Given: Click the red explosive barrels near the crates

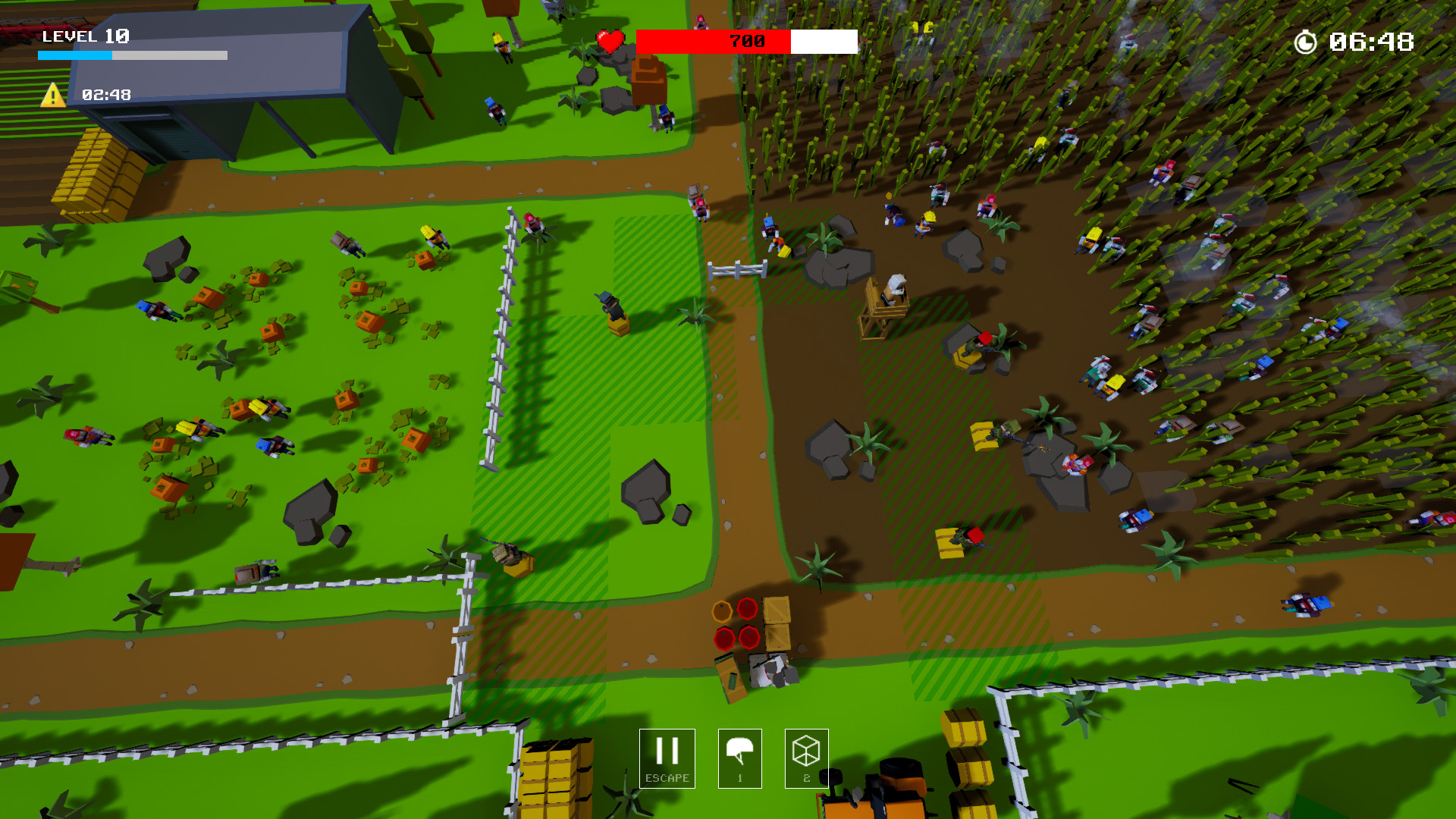Looking at the screenshot, I should [x=734, y=622].
